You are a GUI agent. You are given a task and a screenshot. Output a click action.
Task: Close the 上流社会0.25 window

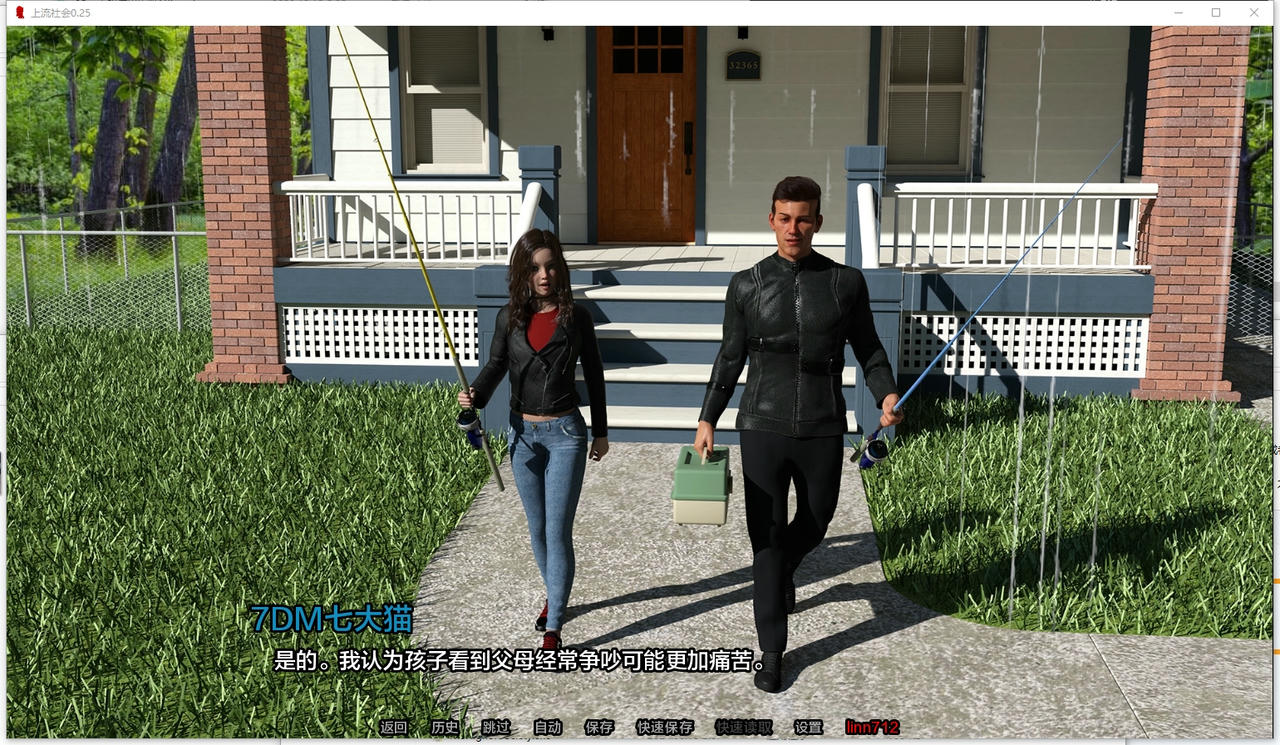click(1254, 12)
